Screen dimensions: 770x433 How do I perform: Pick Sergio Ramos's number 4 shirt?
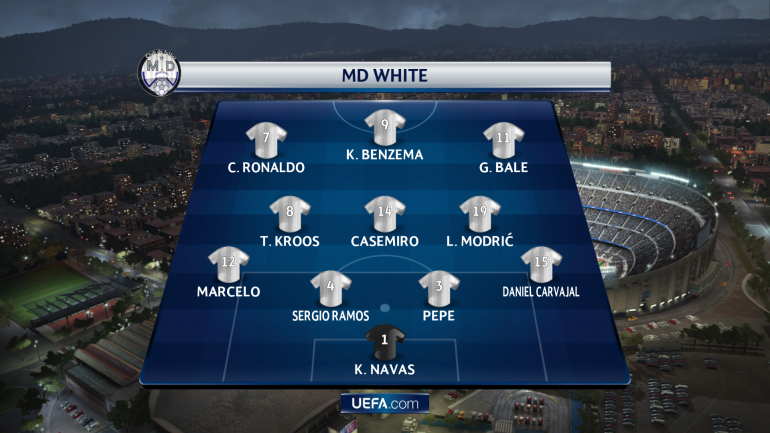330,288
